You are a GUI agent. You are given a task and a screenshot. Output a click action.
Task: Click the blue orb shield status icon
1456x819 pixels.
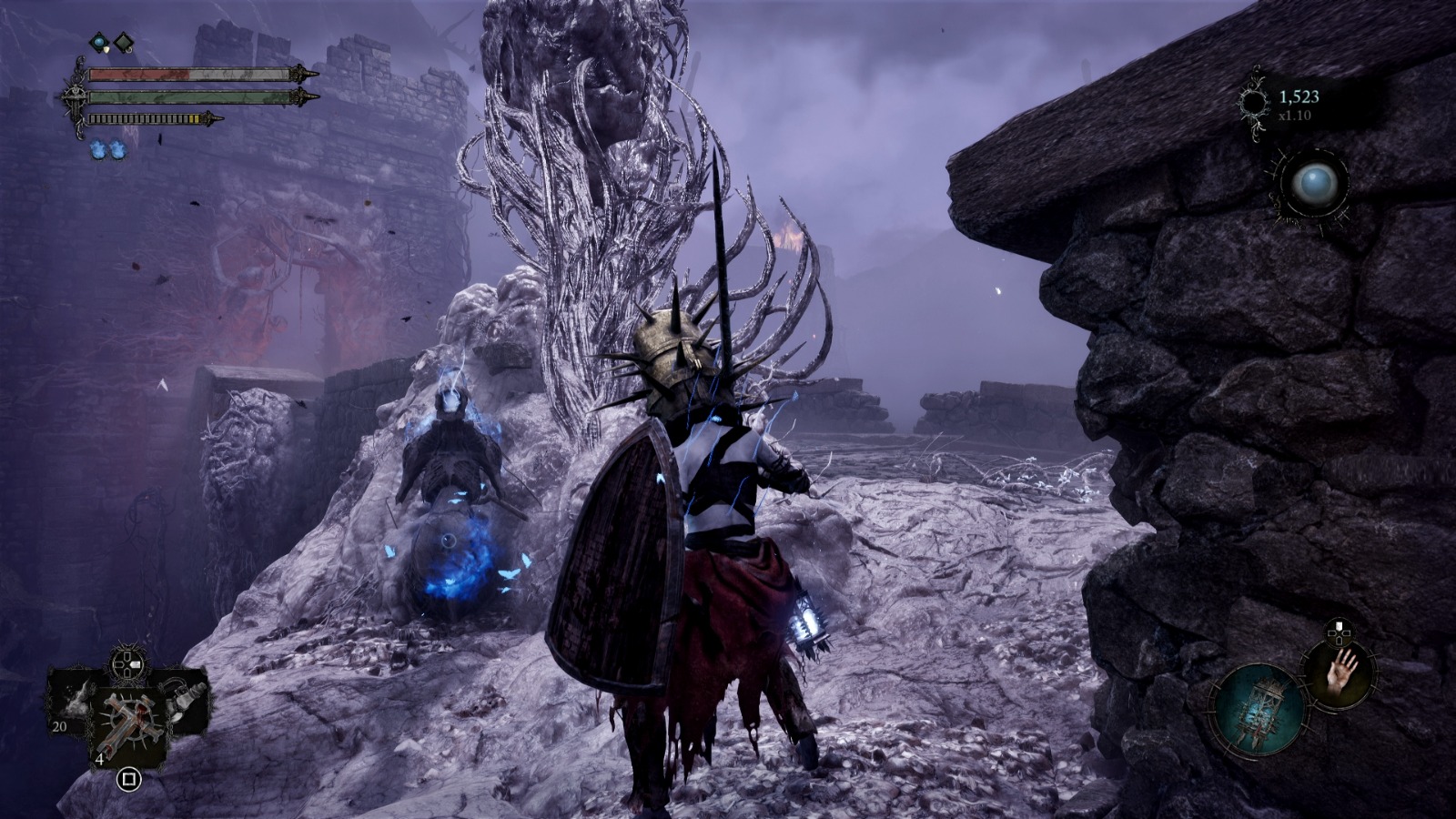(x=98, y=42)
